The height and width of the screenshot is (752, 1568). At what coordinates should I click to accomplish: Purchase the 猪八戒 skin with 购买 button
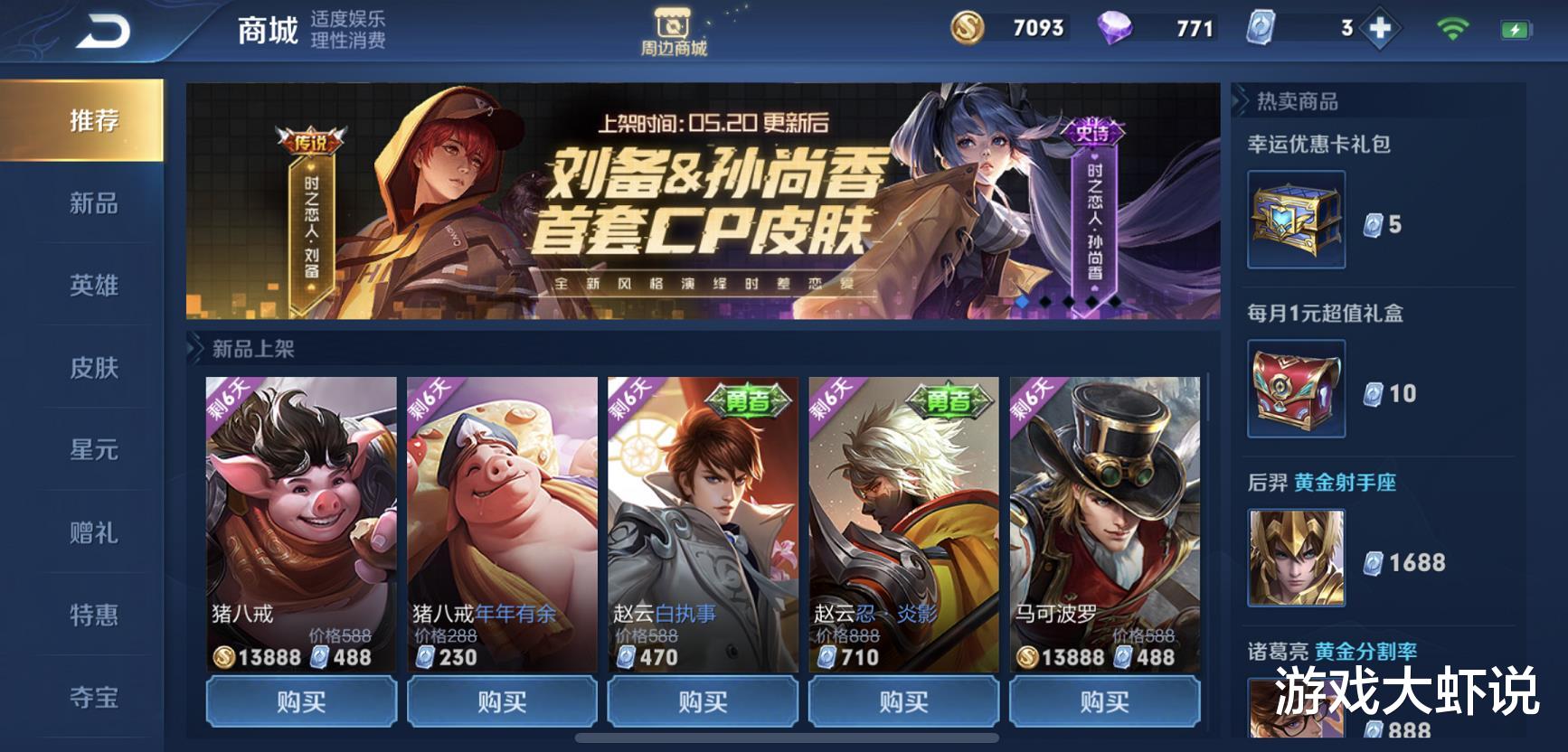click(x=300, y=700)
